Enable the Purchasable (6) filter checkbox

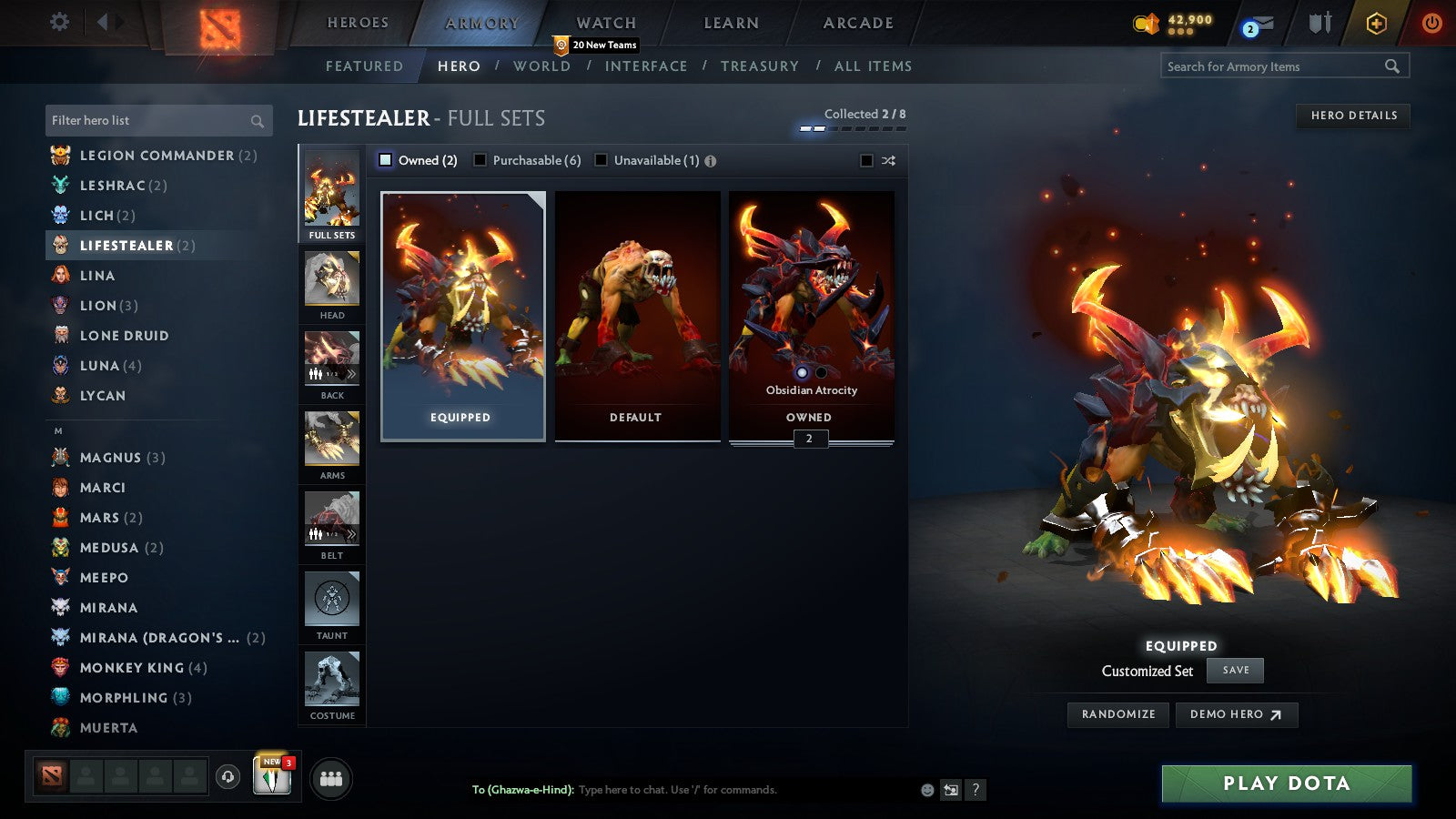480,160
